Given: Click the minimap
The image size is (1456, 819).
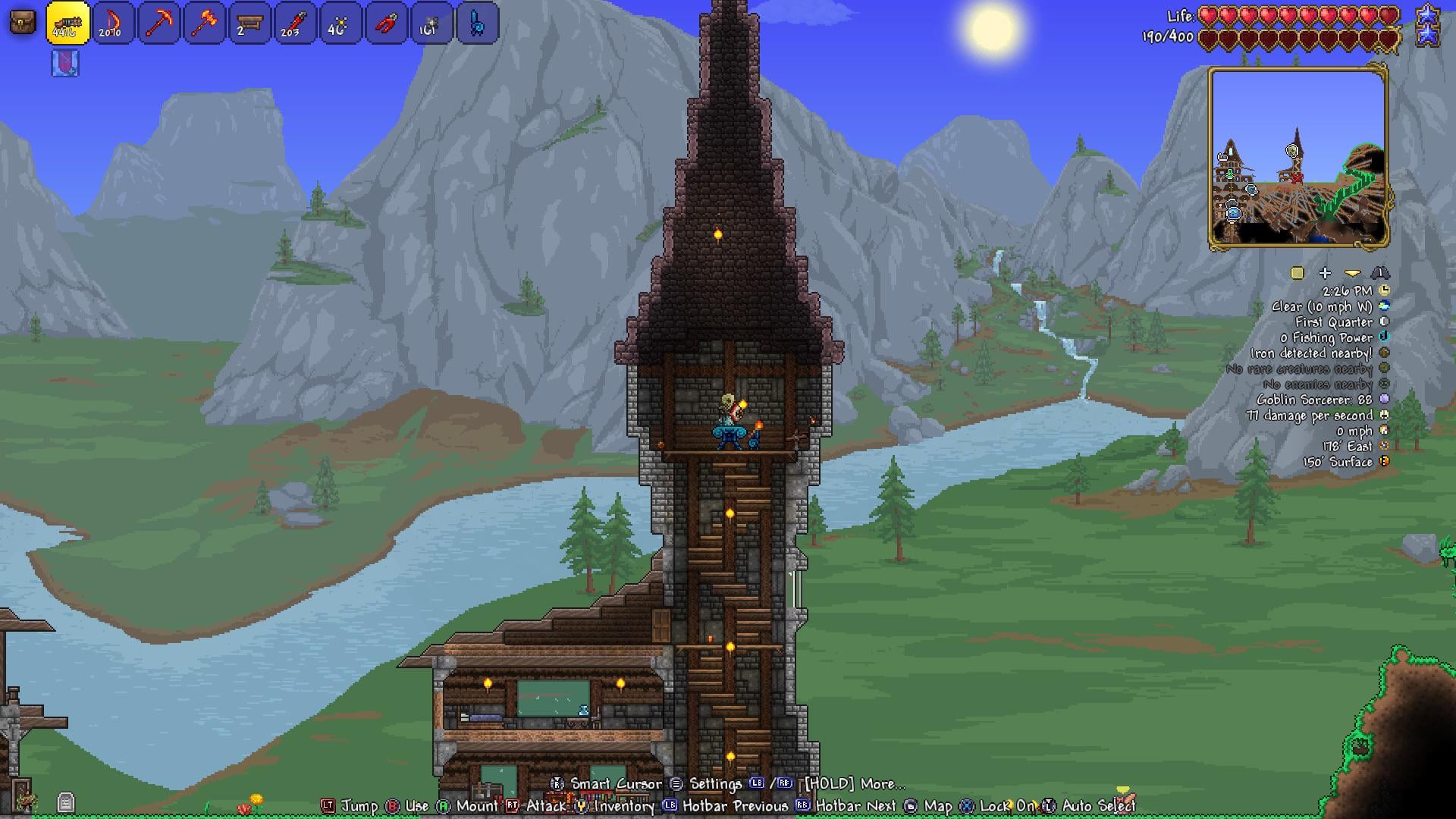Looking at the screenshot, I should pyautogui.click(x=1298, y=158).
